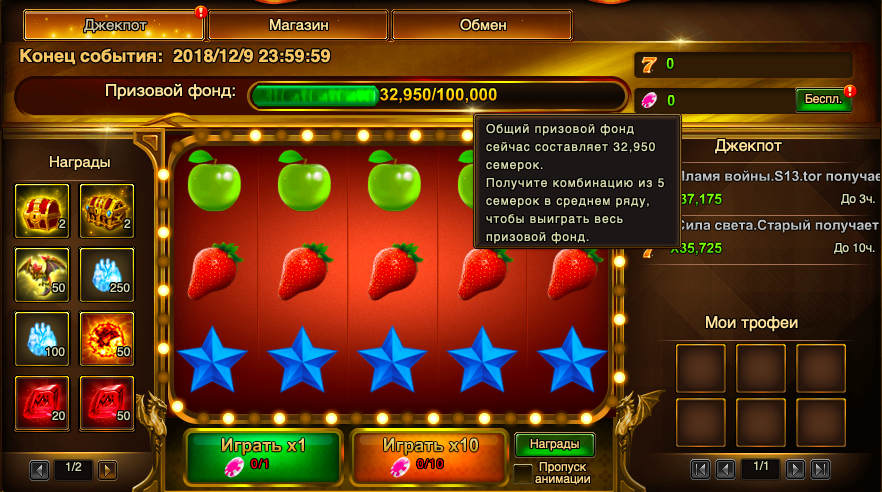
Task: Open the green Награды button
Action: (x=554, y=444)
